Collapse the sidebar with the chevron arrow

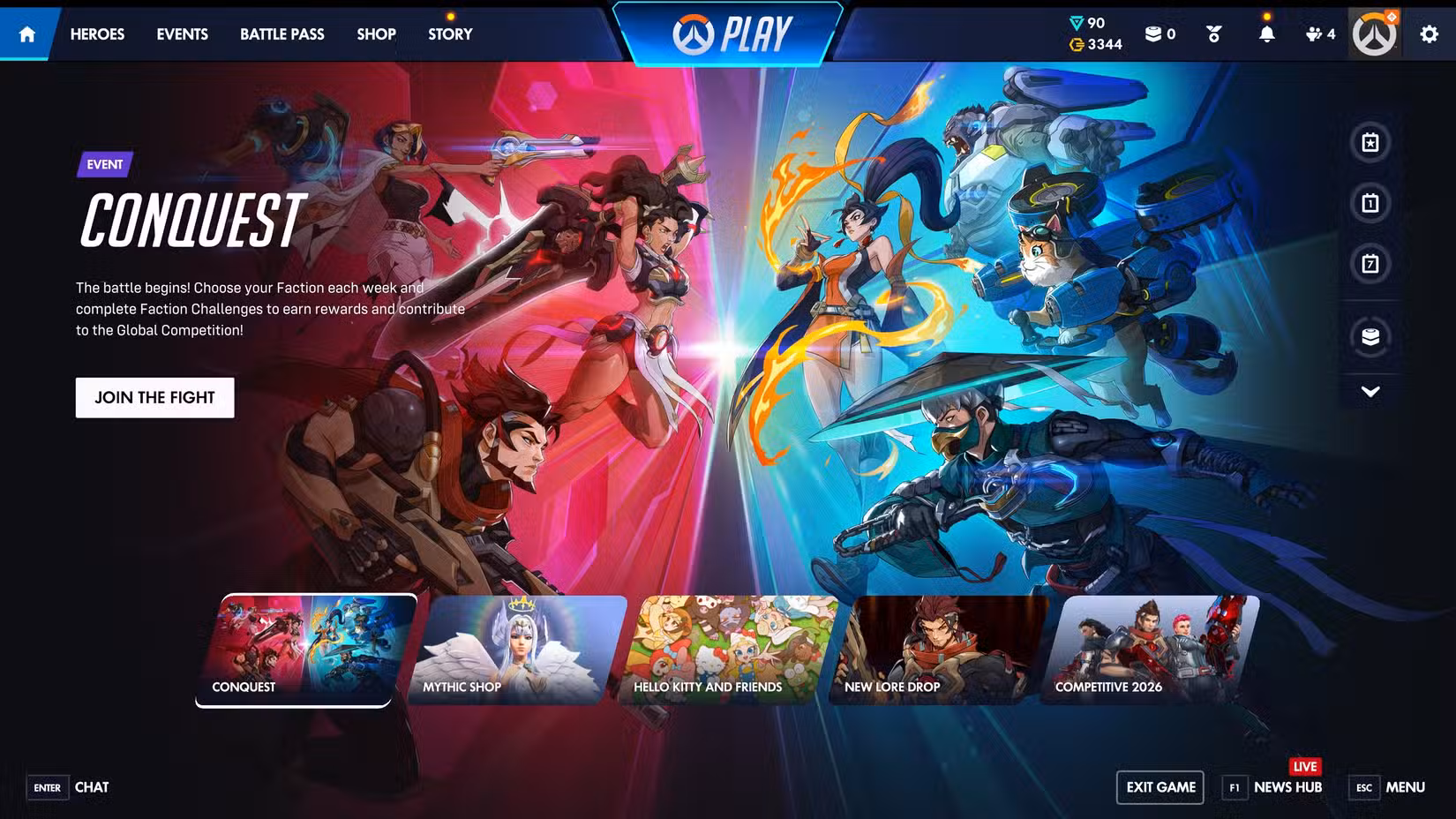tap(1370, 392)
